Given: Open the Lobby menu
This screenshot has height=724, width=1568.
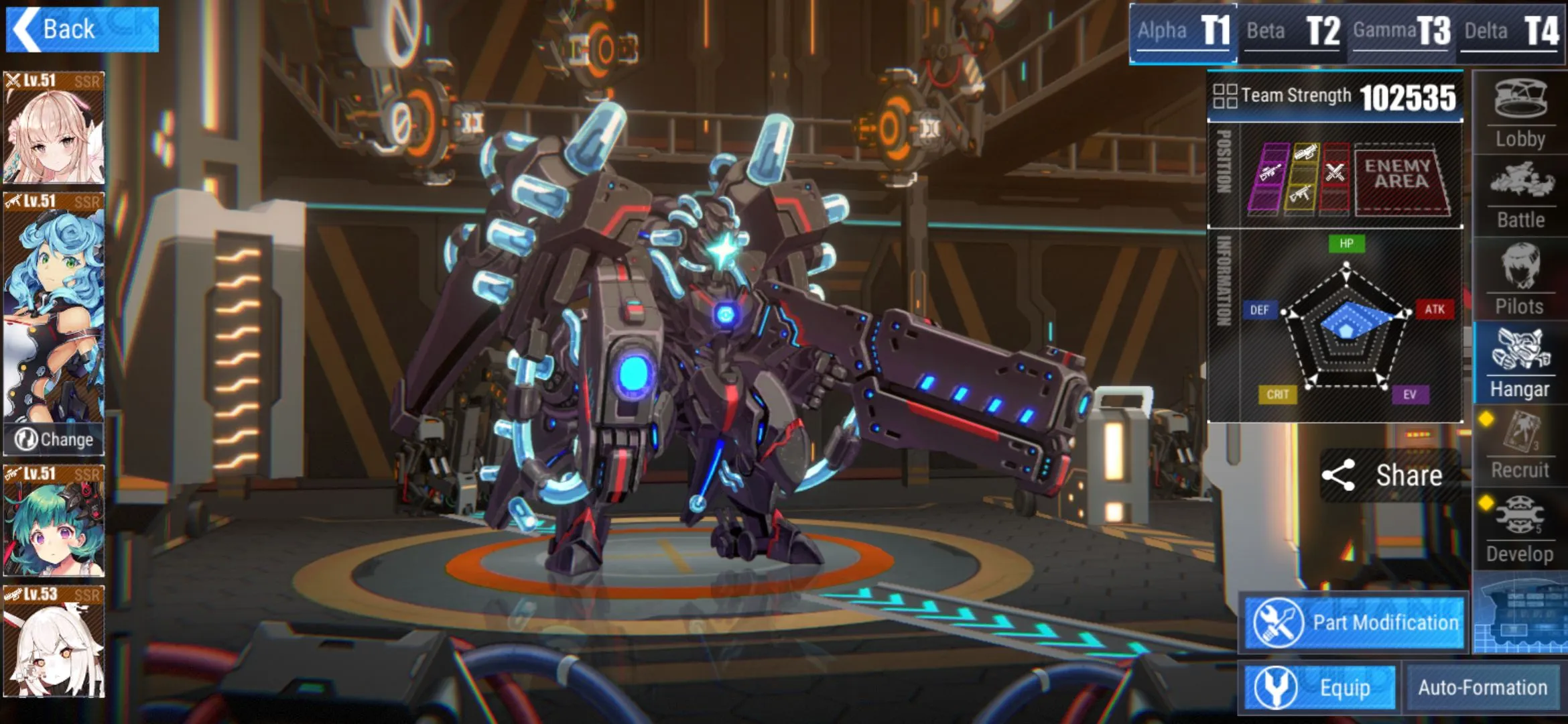Looking at the screenshot, I should [x=1520, y=114].
